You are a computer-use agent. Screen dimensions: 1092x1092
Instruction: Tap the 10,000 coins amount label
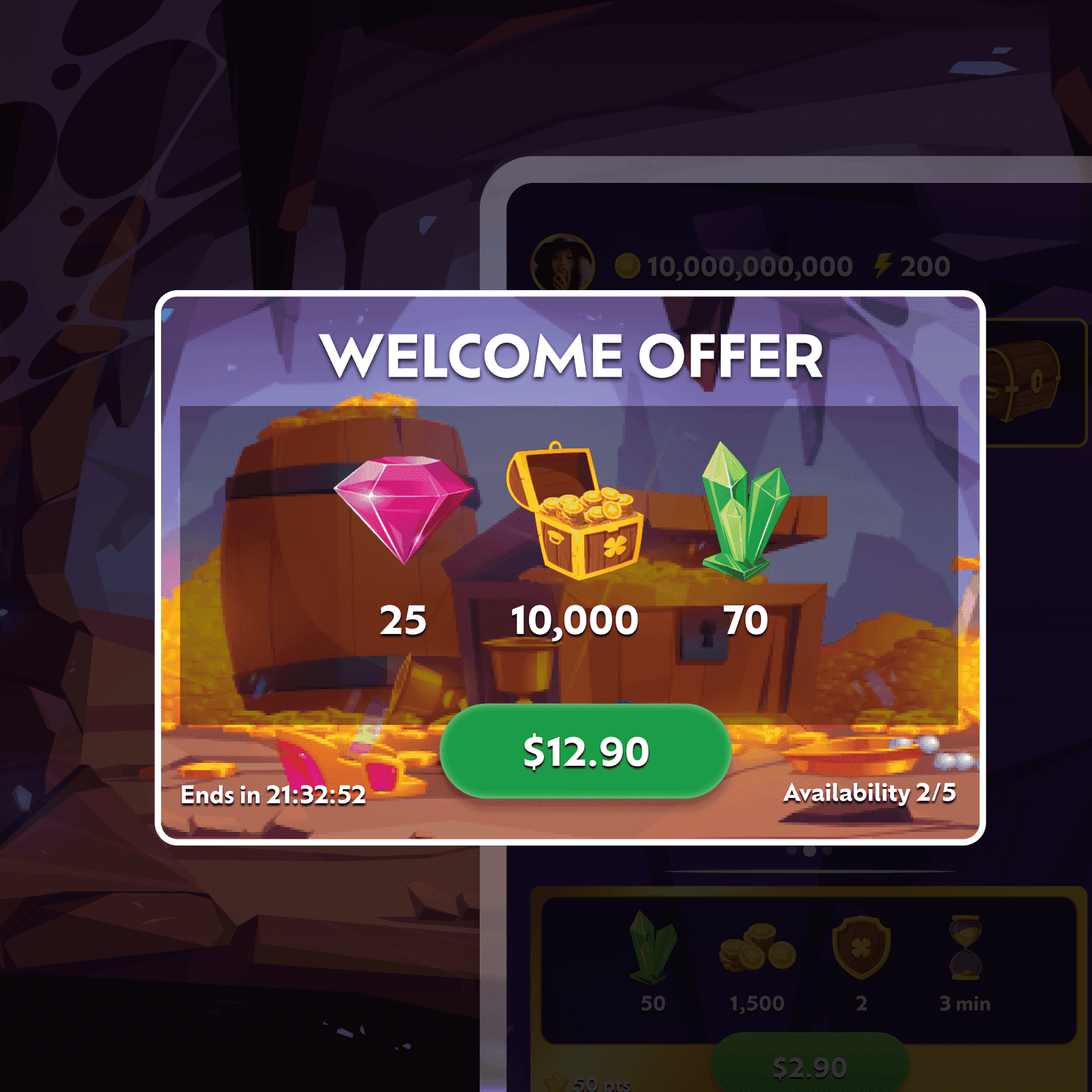point(575,621)
